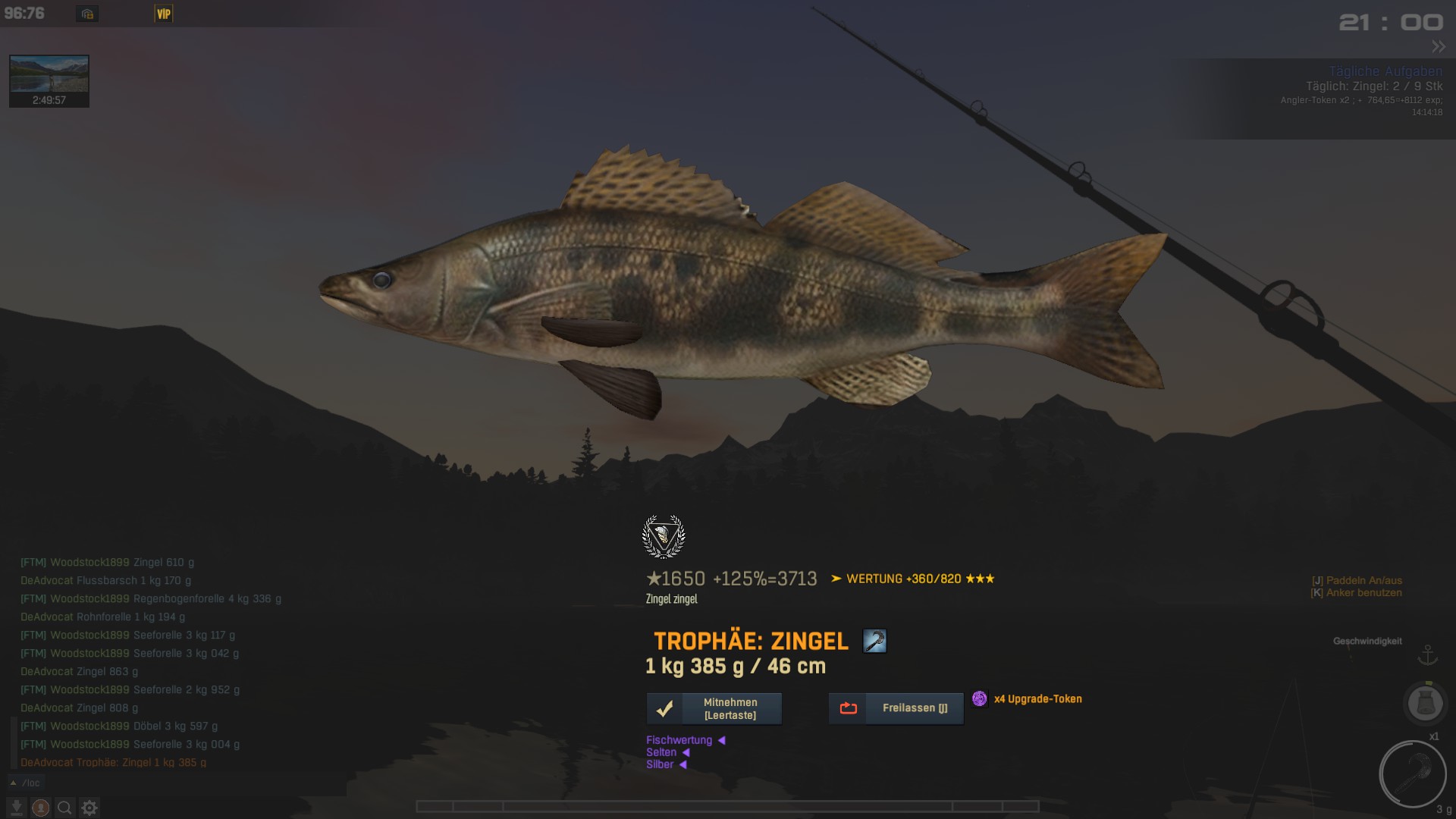Select the /loc chat channel selector
1456x819 pixels.
pos(26,783)
